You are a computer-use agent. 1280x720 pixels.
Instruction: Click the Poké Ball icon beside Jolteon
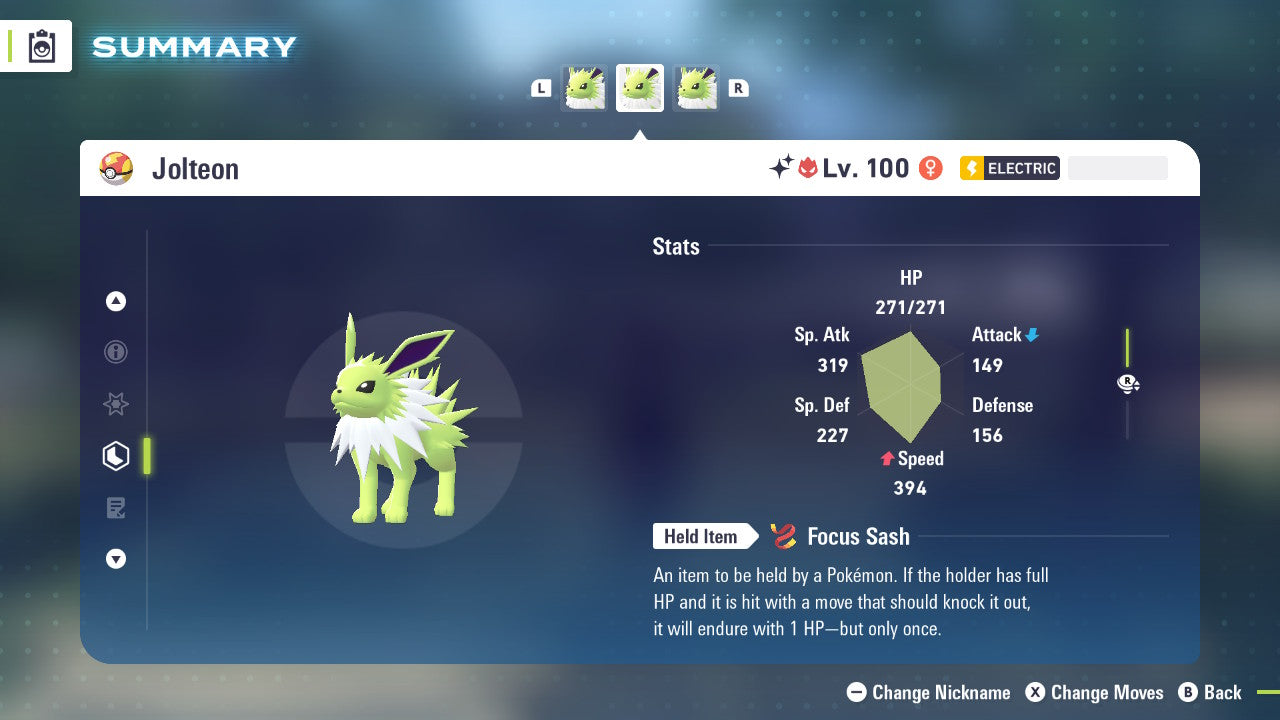coord(116,168)
